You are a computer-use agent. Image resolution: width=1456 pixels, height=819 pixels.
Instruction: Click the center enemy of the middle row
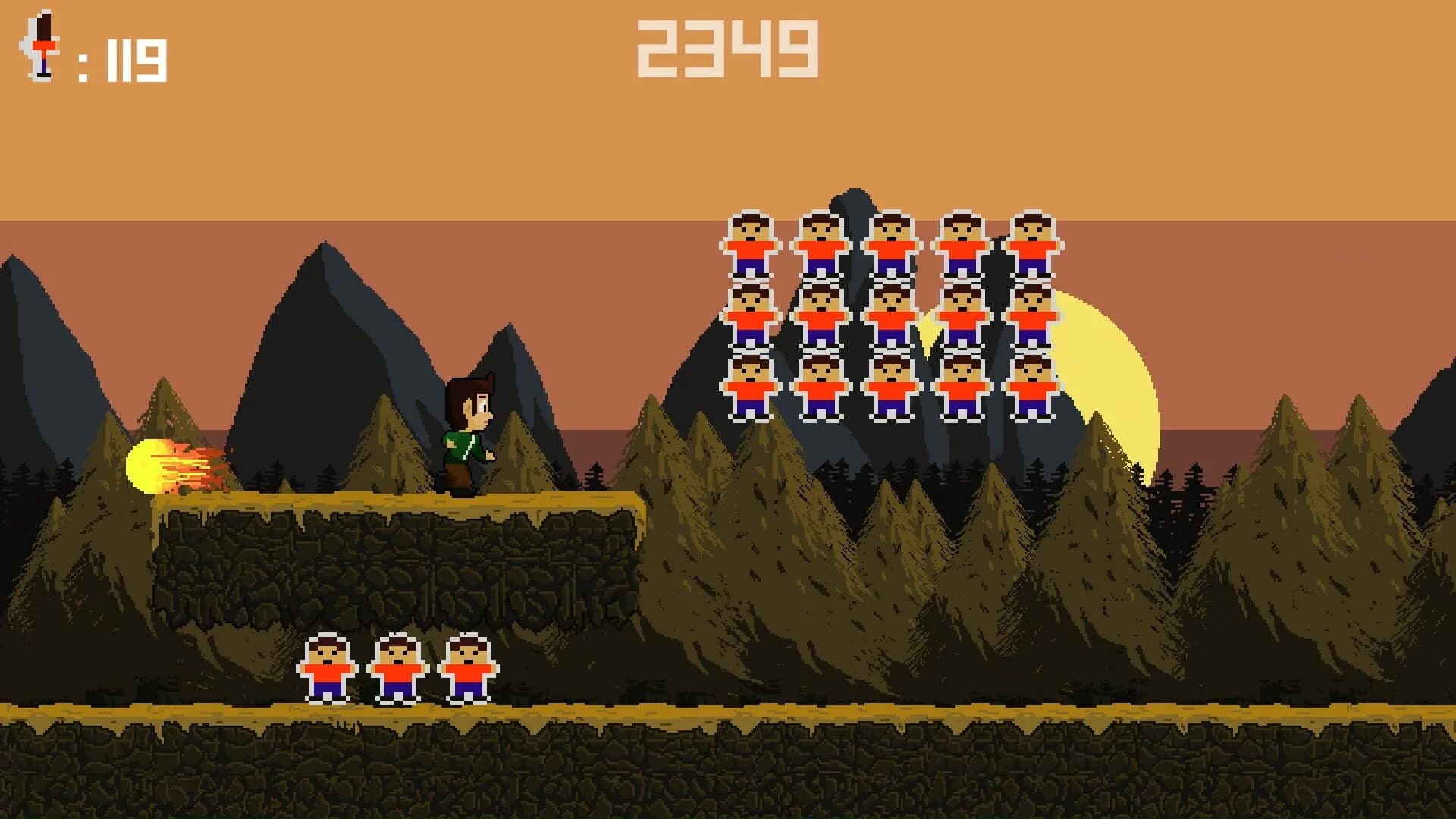891,315
